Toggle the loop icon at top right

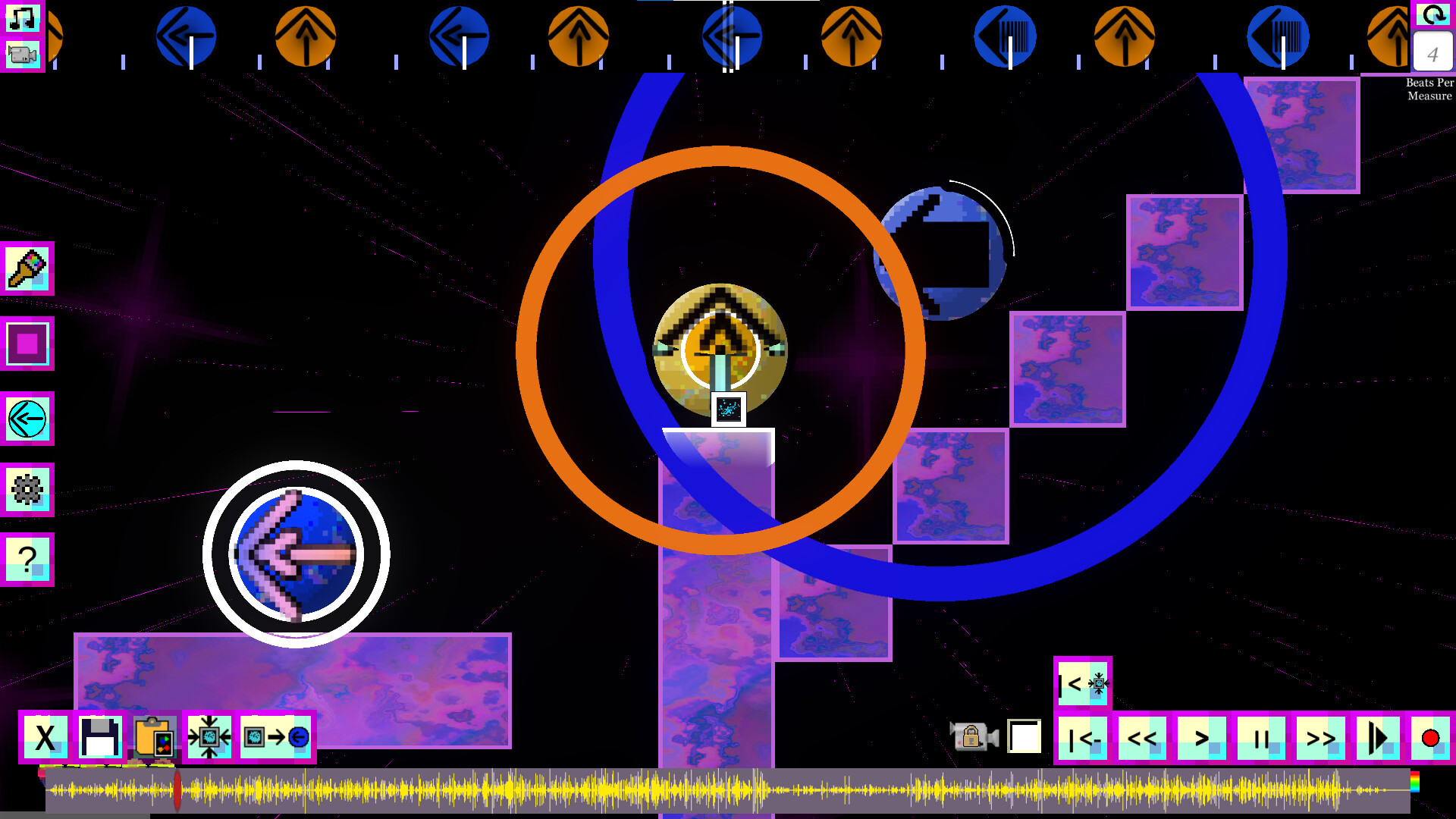coord(1432,15)
